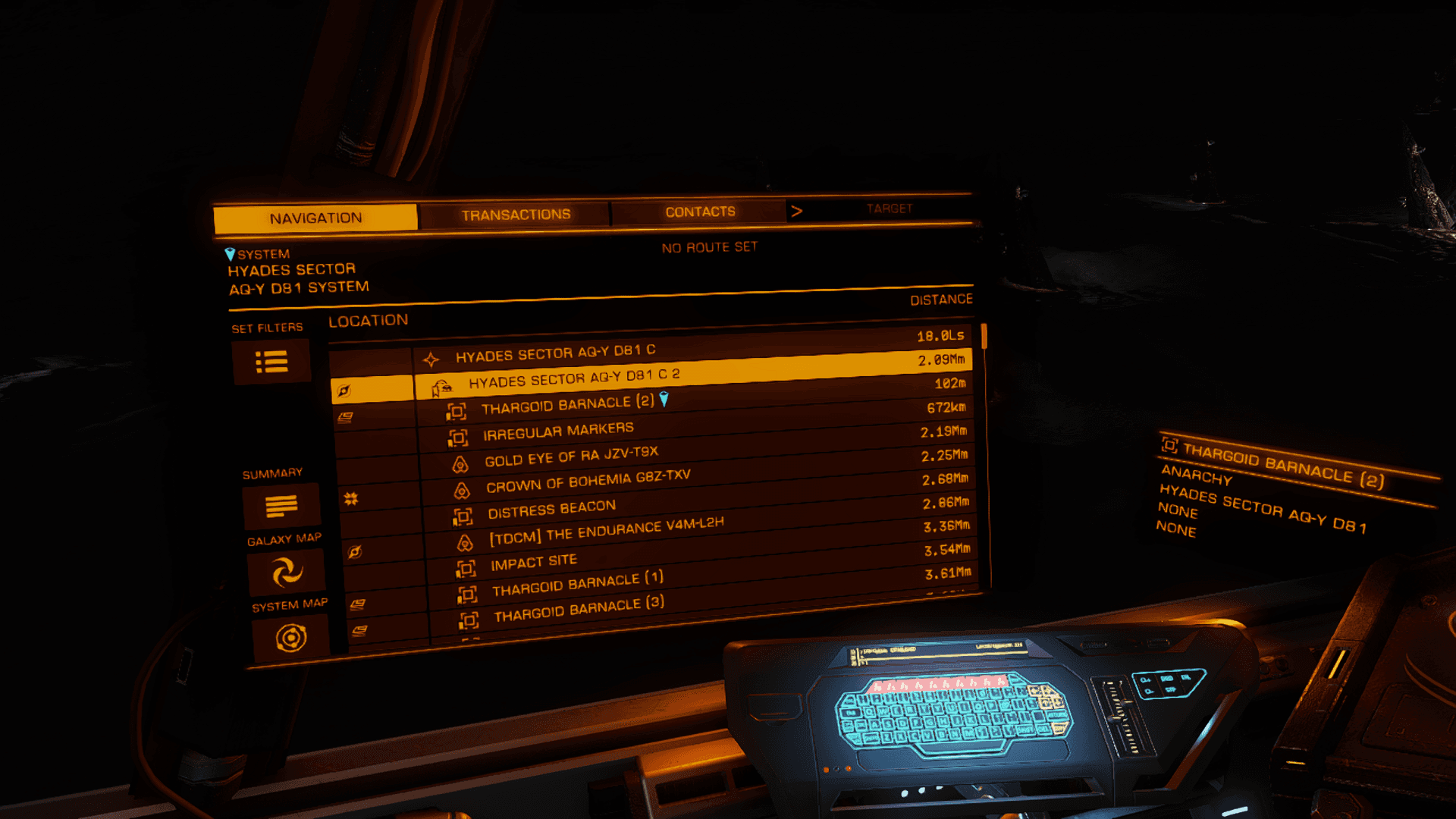The width and height of the screenshot is (1456, 819).
Task: Open the Transactions tab
Action: pyautogui.click(x=516, y=215)
